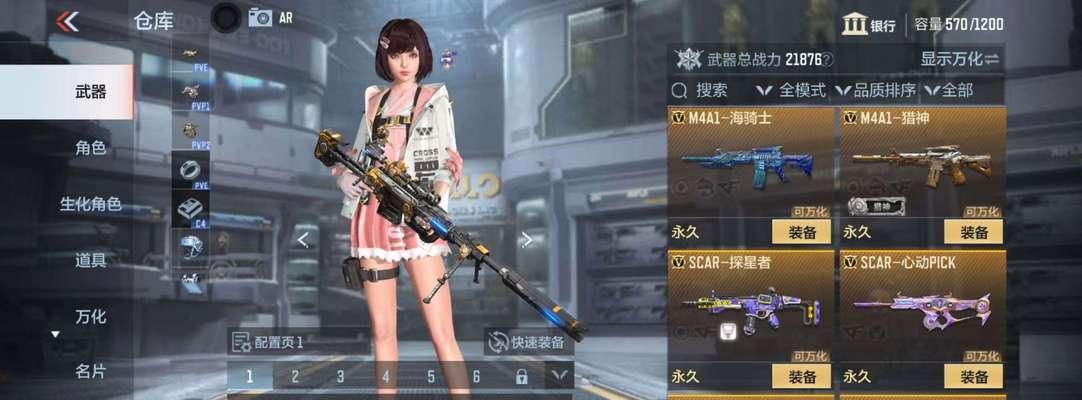Go back using the double-arrow button
Screen dimensions: 1082x400
[x=68, y=21]
